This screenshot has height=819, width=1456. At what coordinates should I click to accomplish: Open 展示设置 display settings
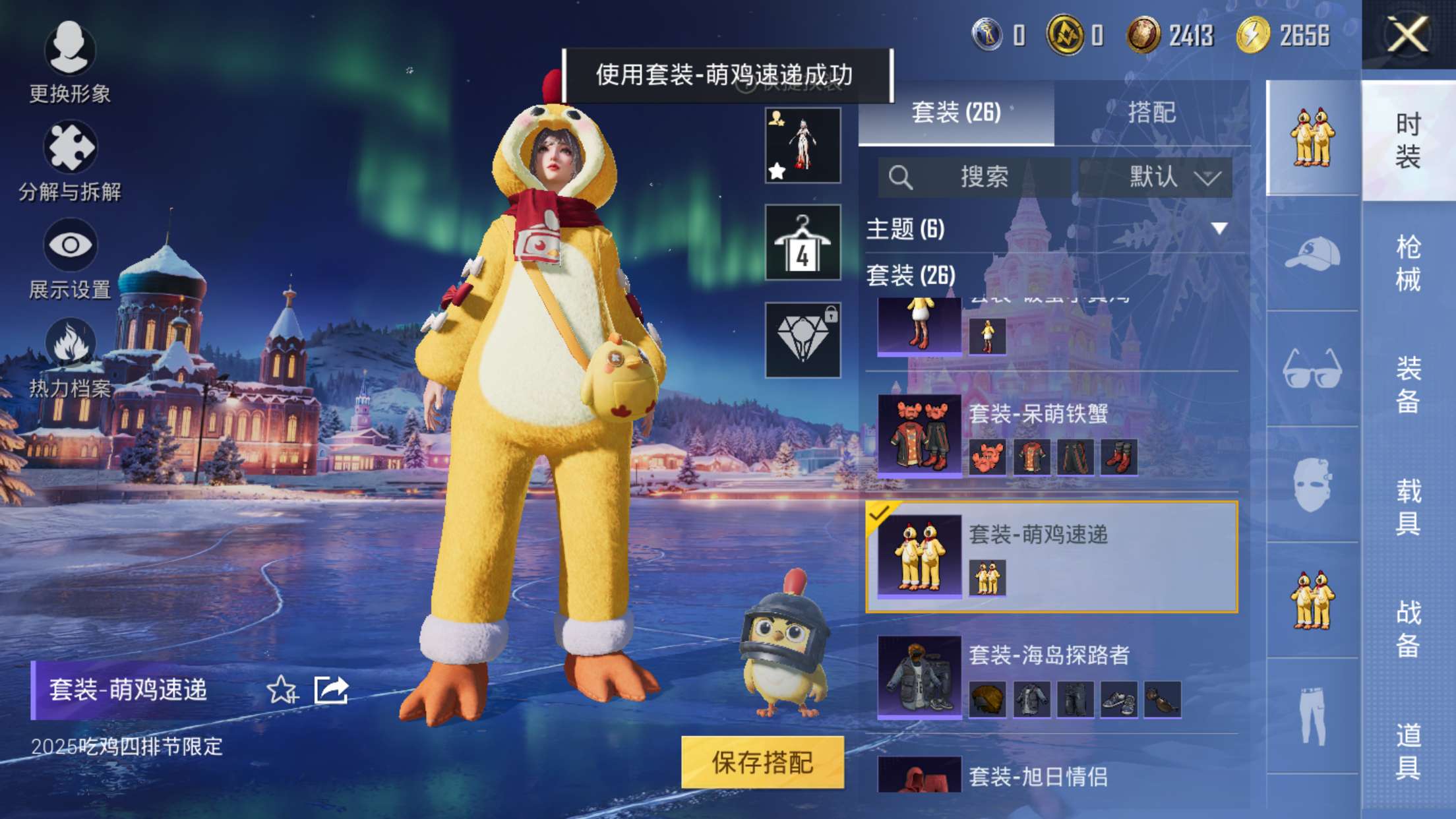69,258
